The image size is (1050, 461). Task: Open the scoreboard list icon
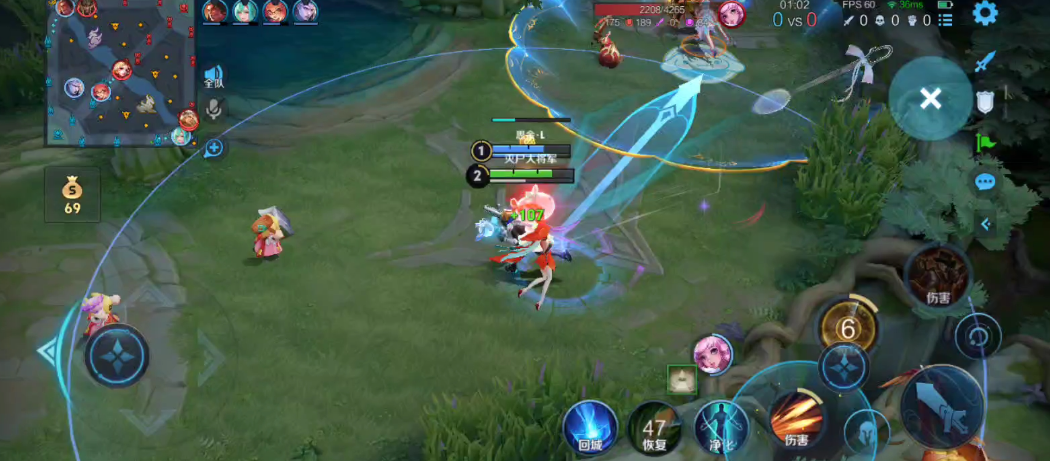pyautogui.click(x=945, y=19)
